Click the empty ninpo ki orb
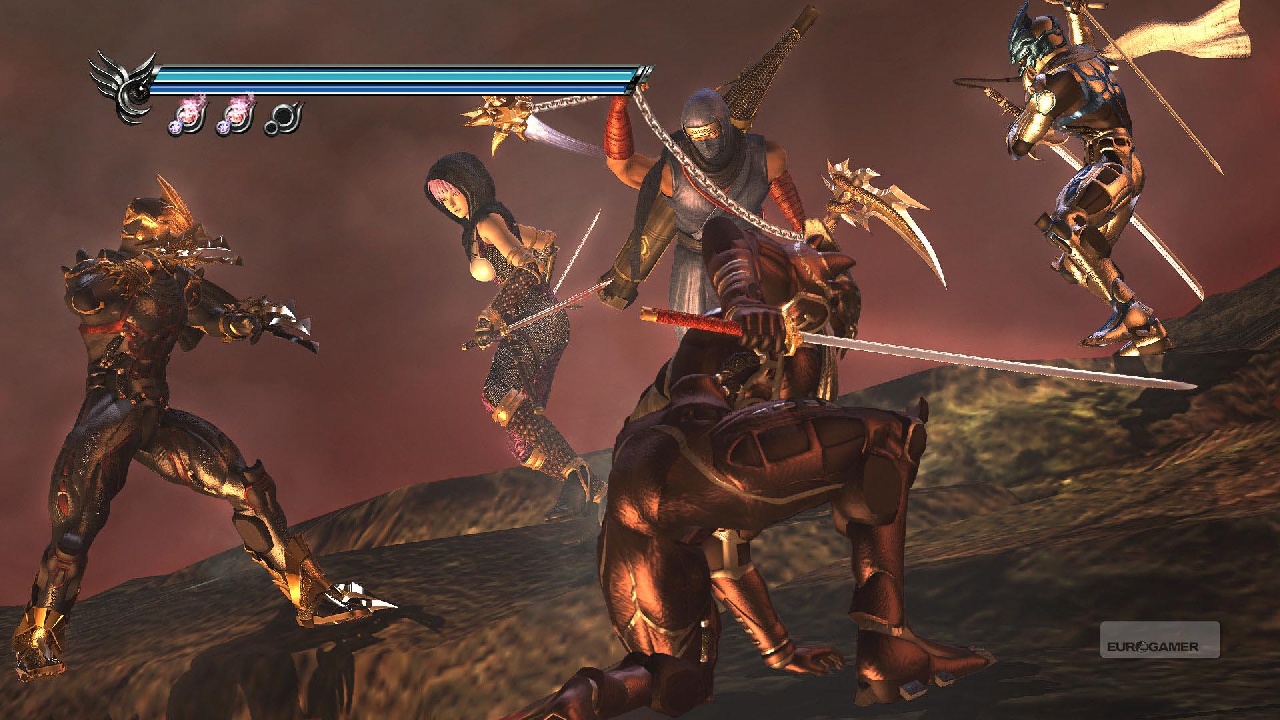The height and width of the screenshot is (720, 1280). 283,118
